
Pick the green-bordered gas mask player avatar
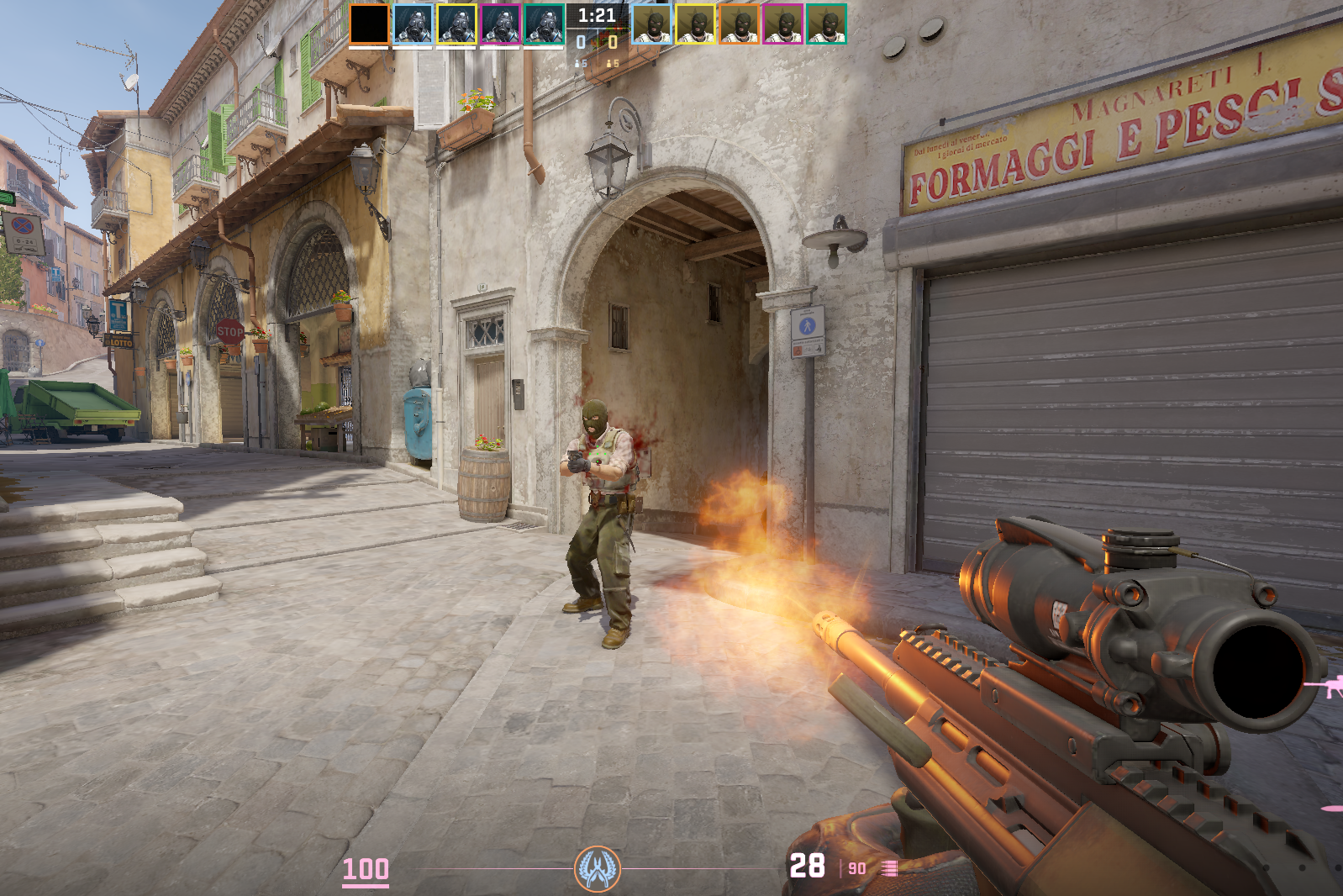544,24
